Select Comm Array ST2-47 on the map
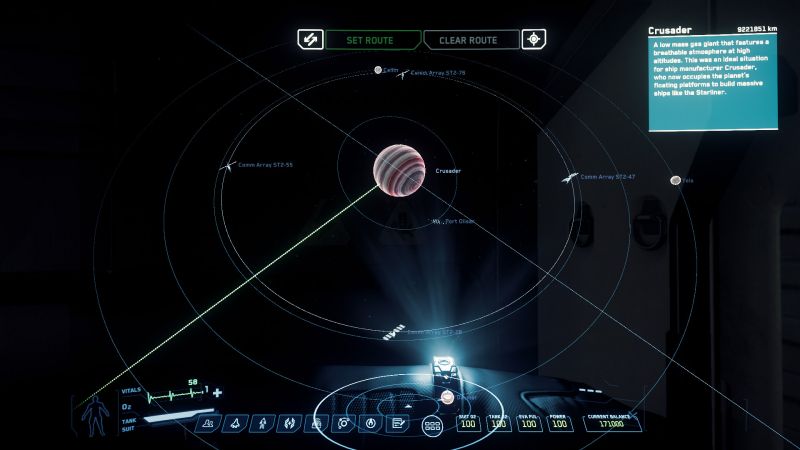Image resolution: width=800 pixels, height=450 pixels. click(x=569, y=178)
